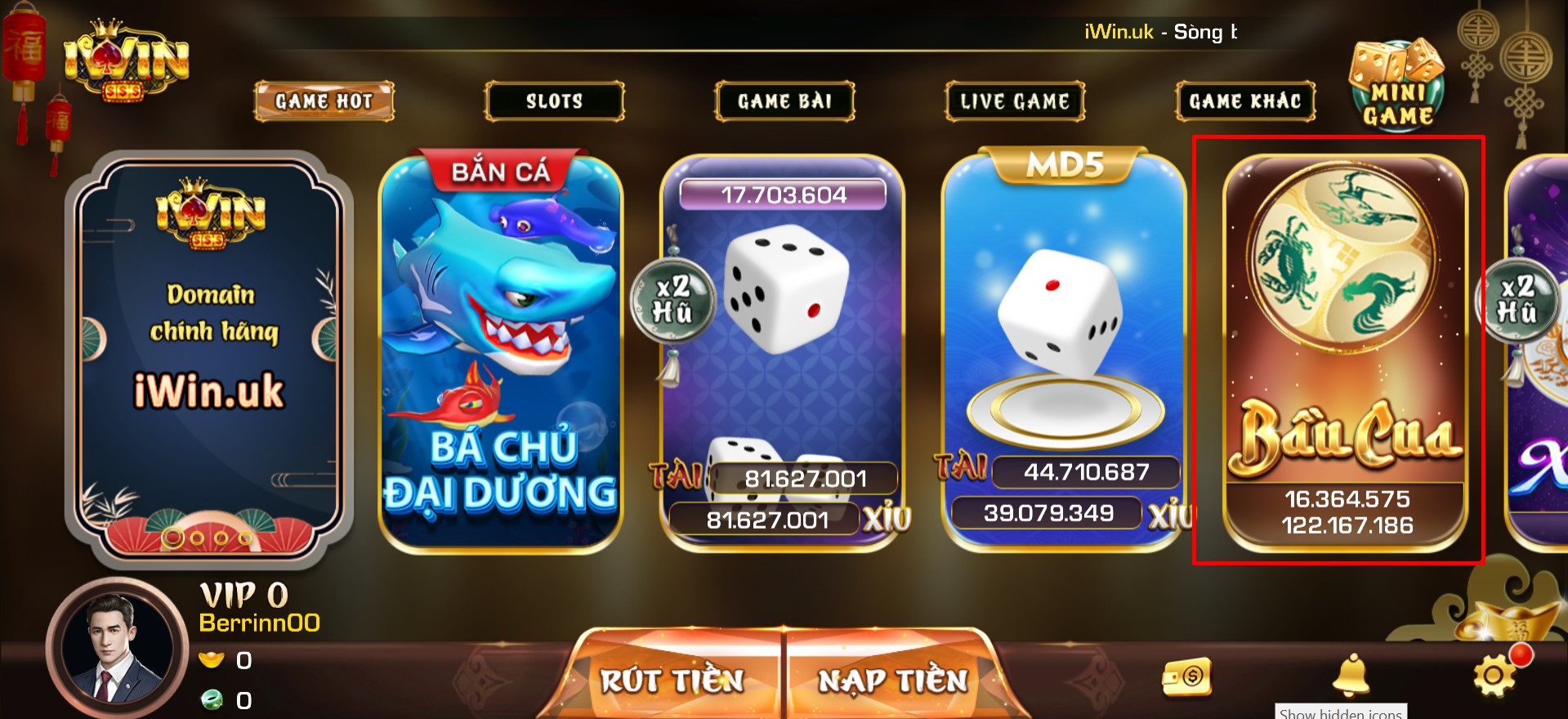
Task: Open settings with the gear icon
Action: (1494, 675)
